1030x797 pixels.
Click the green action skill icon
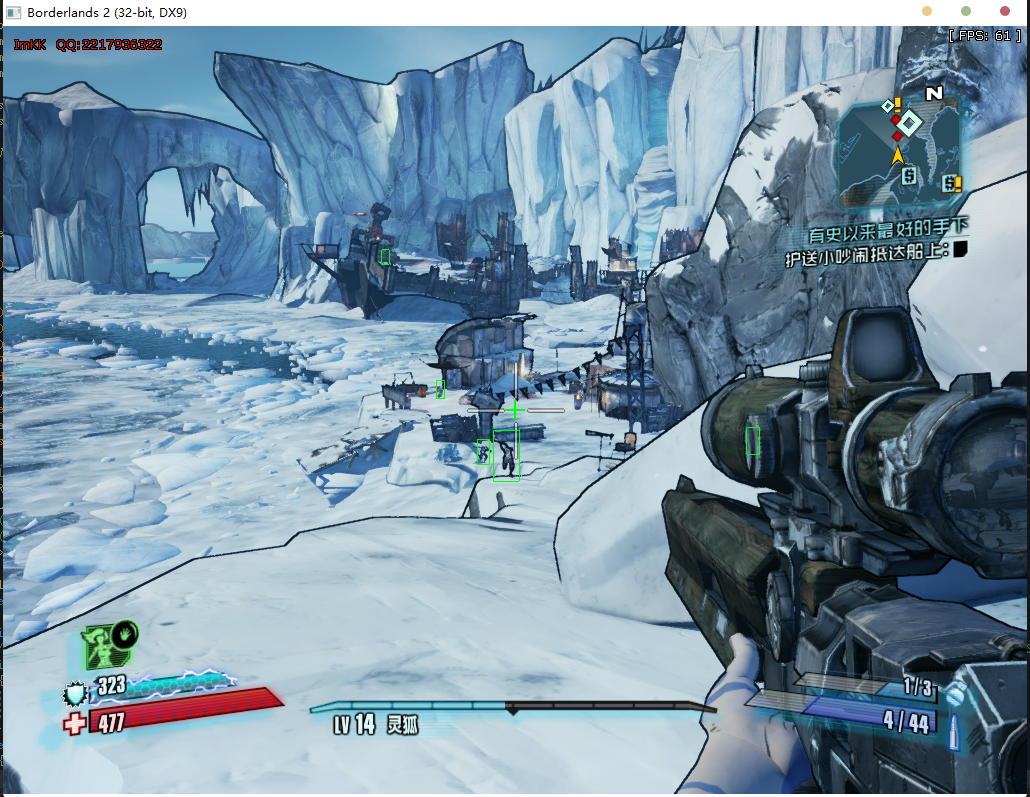pyautogui.click(x=110, y=646)
